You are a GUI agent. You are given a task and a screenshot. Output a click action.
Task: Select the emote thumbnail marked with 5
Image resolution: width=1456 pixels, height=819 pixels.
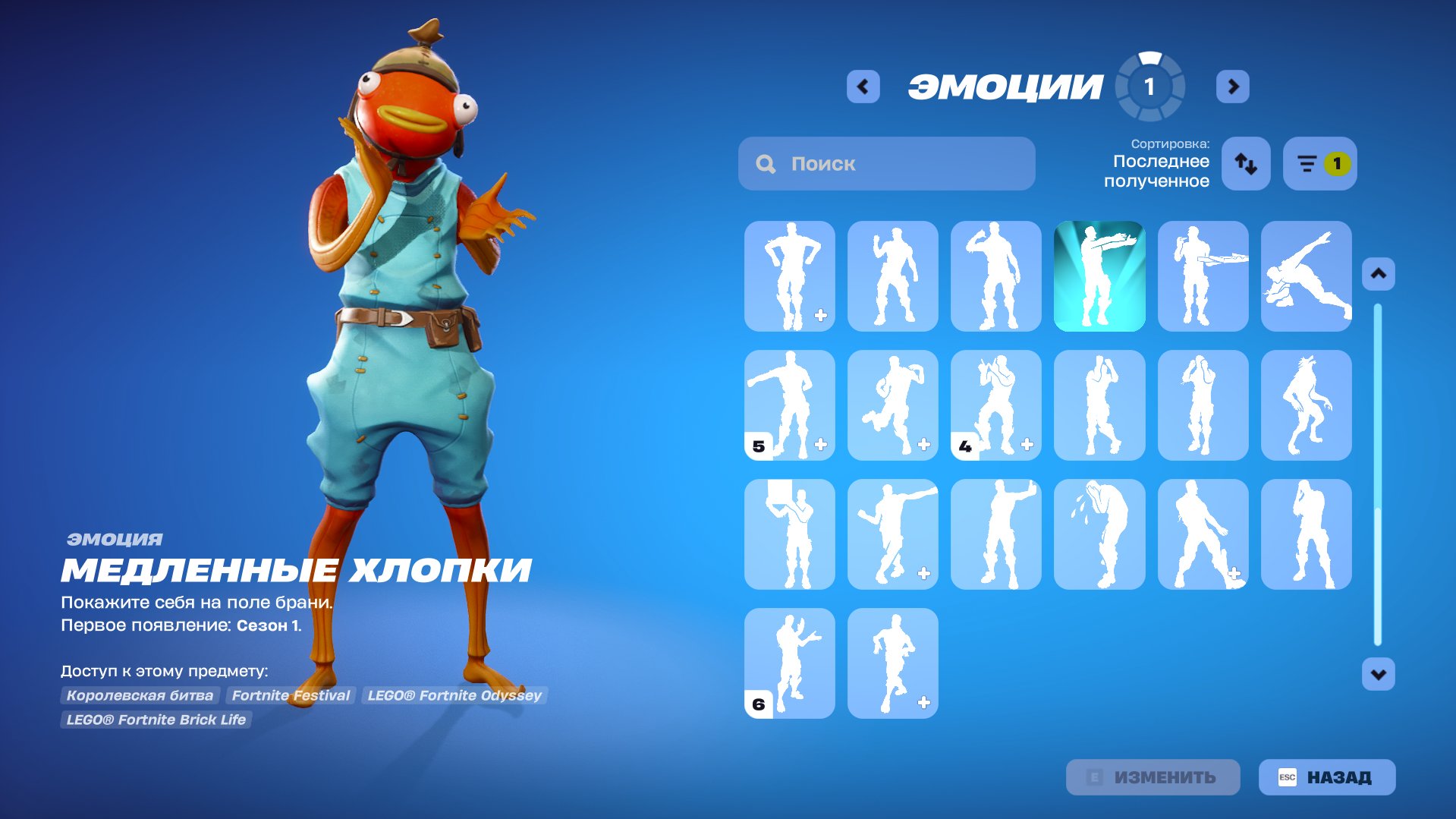[x=789, y=405]
